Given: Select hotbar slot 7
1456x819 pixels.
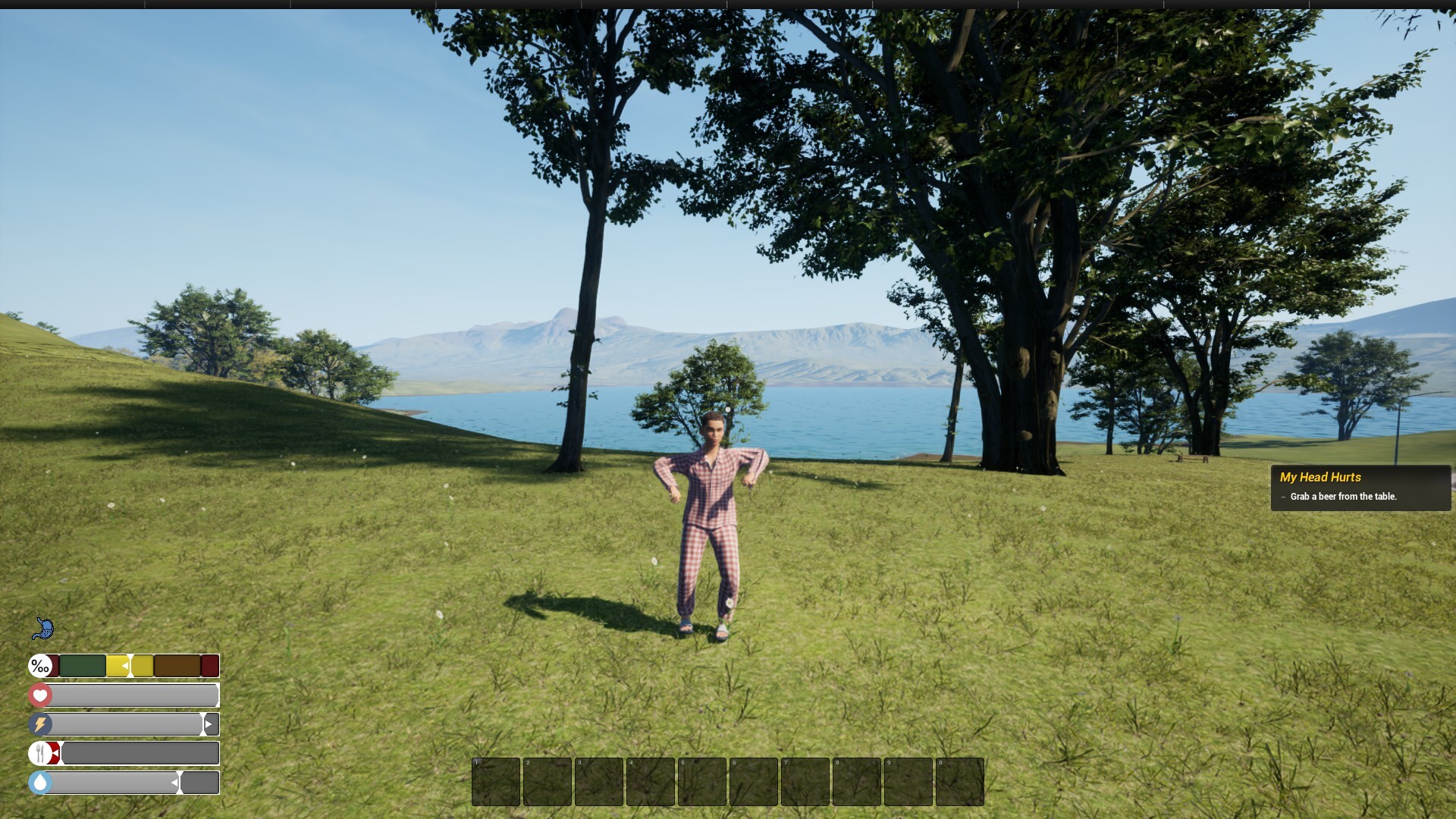Looking at the screenshot, I should point(806,782).
